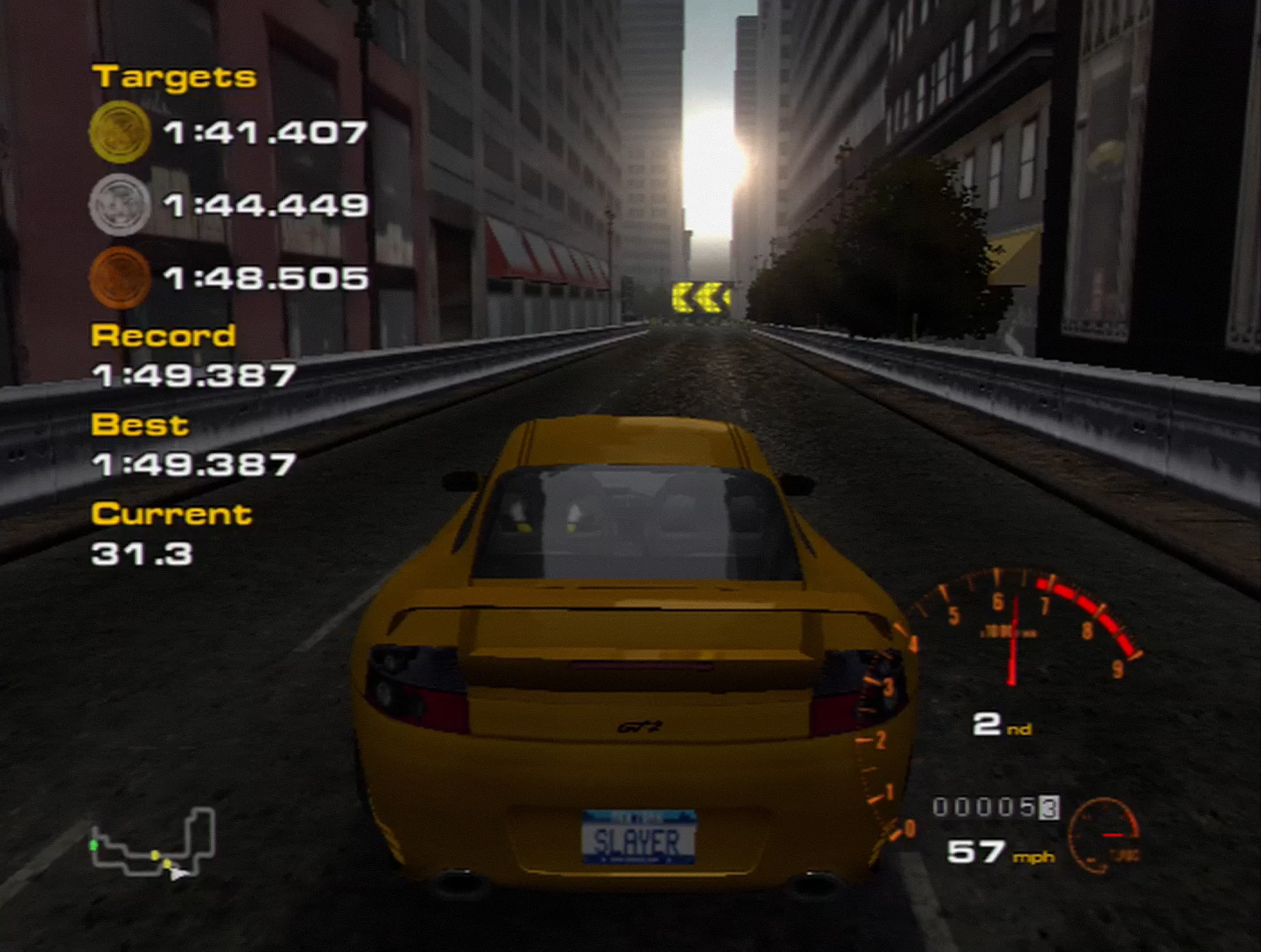Click the yellow chevron turn sign
Viewport: 1261px width, 952px height.
pos(701,295)
